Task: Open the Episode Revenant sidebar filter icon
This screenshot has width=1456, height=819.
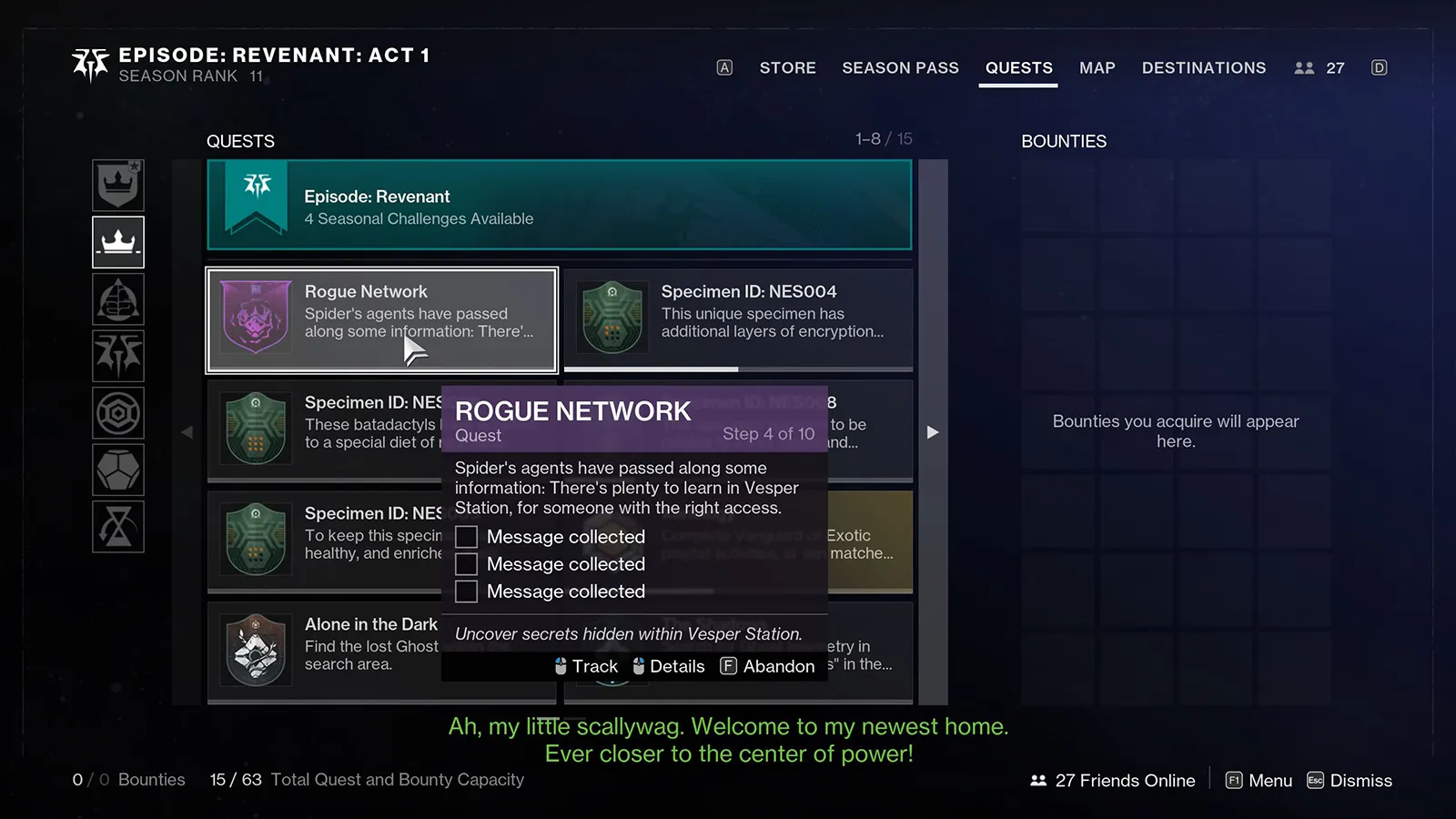Action: pos(118,356)
